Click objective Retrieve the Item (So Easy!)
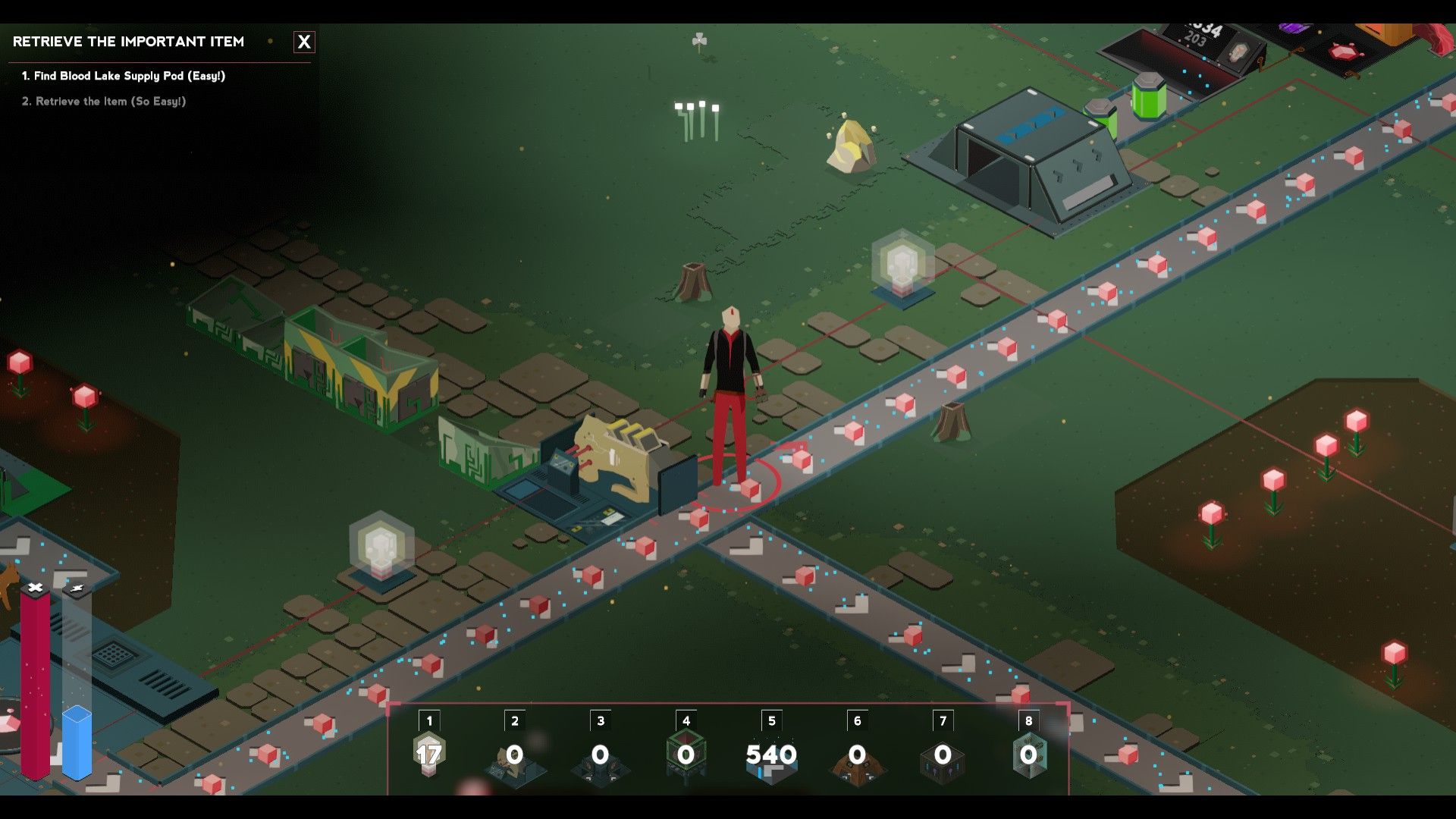 pos(106,99)
